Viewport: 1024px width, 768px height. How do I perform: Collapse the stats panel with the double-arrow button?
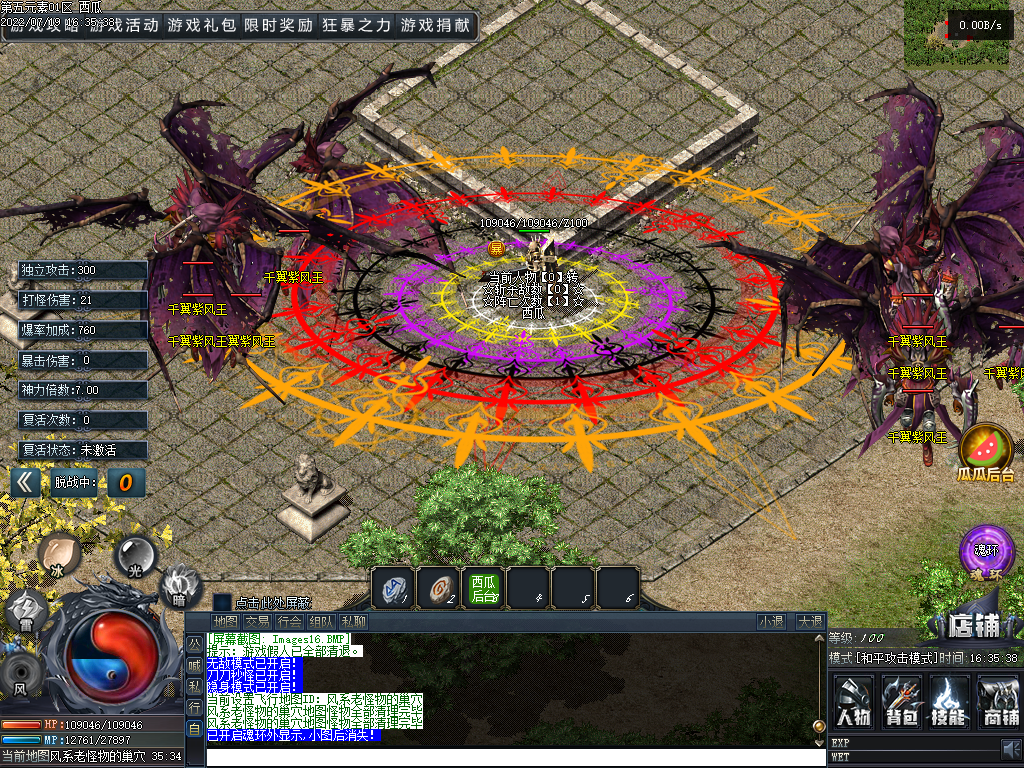(27, 483)
